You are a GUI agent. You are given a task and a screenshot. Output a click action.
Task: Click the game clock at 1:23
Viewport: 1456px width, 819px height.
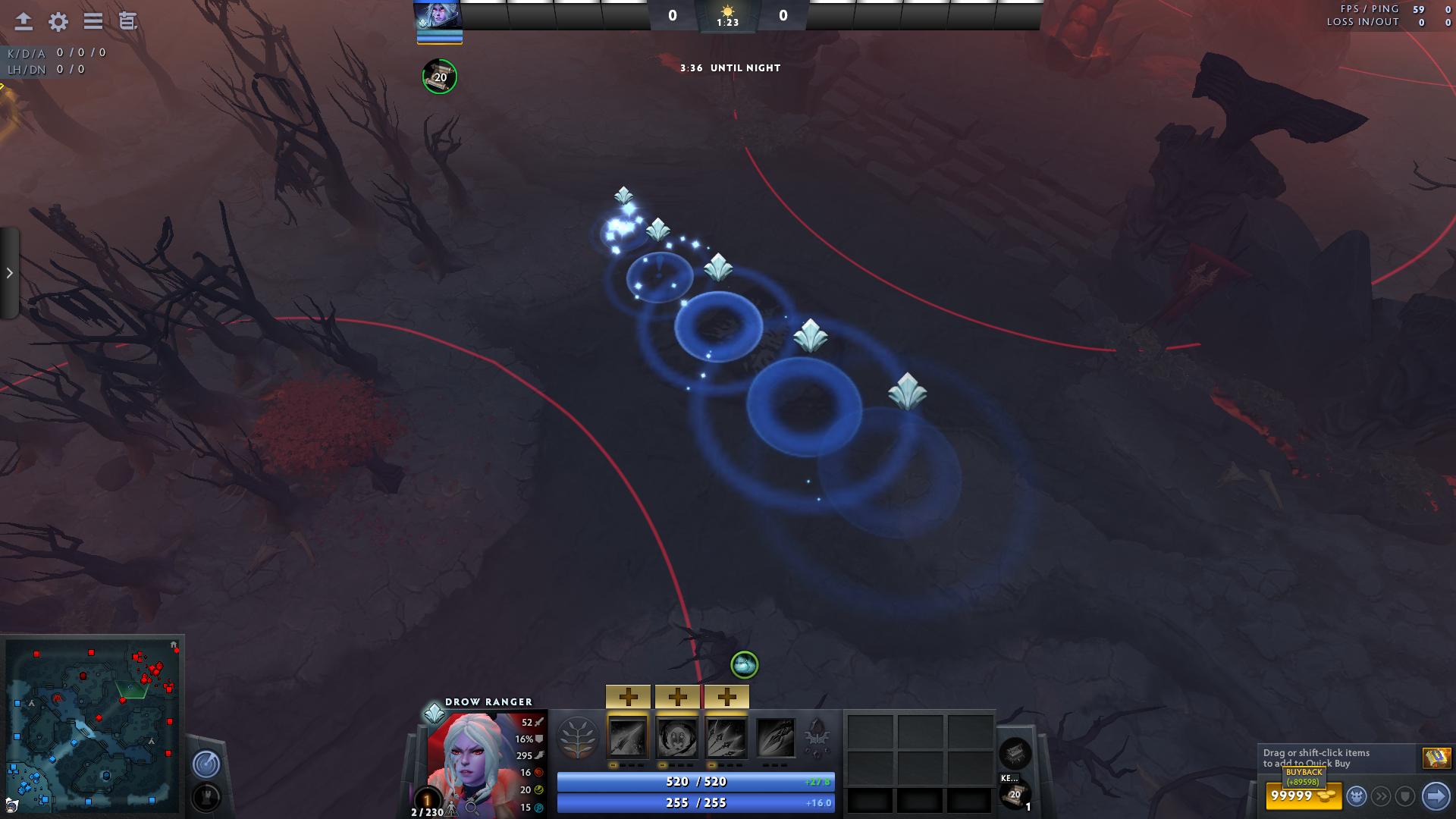pos(729,22)
